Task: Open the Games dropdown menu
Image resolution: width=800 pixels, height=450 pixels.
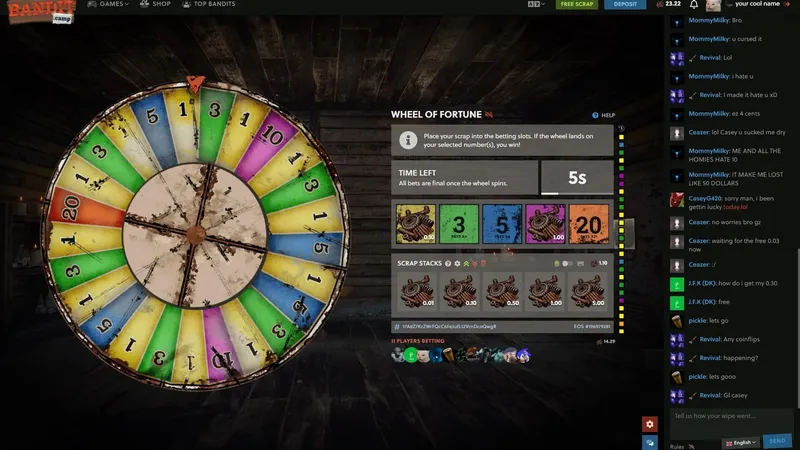Action: (108, 4)
